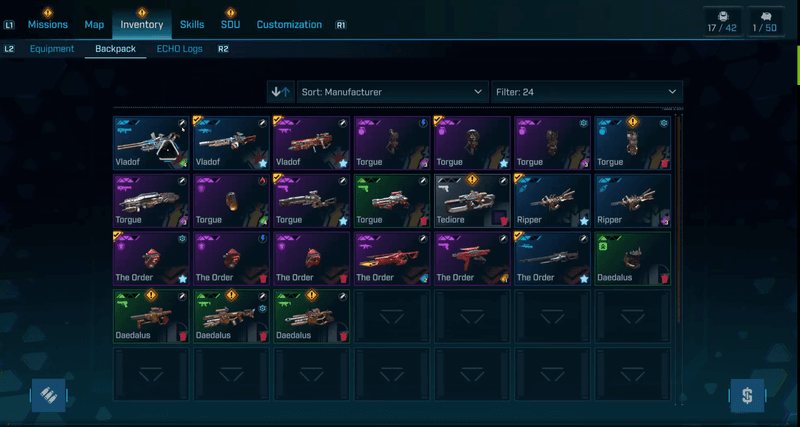The height and width of the screenshot is (427, 800).
Task: Open the Sort: Manufacturer dropdown
Action: tap(392, 92)
